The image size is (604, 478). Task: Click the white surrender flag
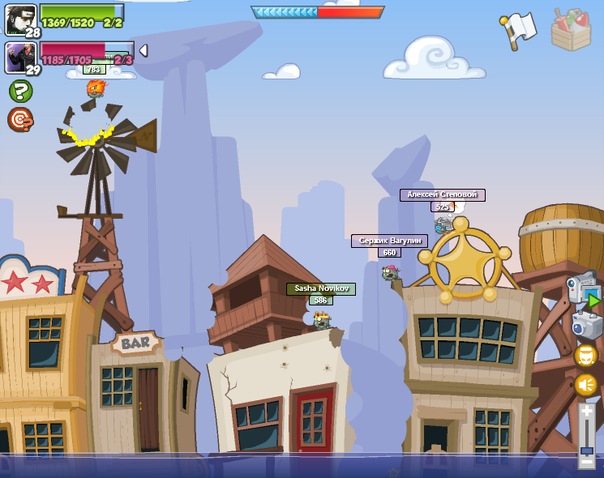tap(519, 29)
